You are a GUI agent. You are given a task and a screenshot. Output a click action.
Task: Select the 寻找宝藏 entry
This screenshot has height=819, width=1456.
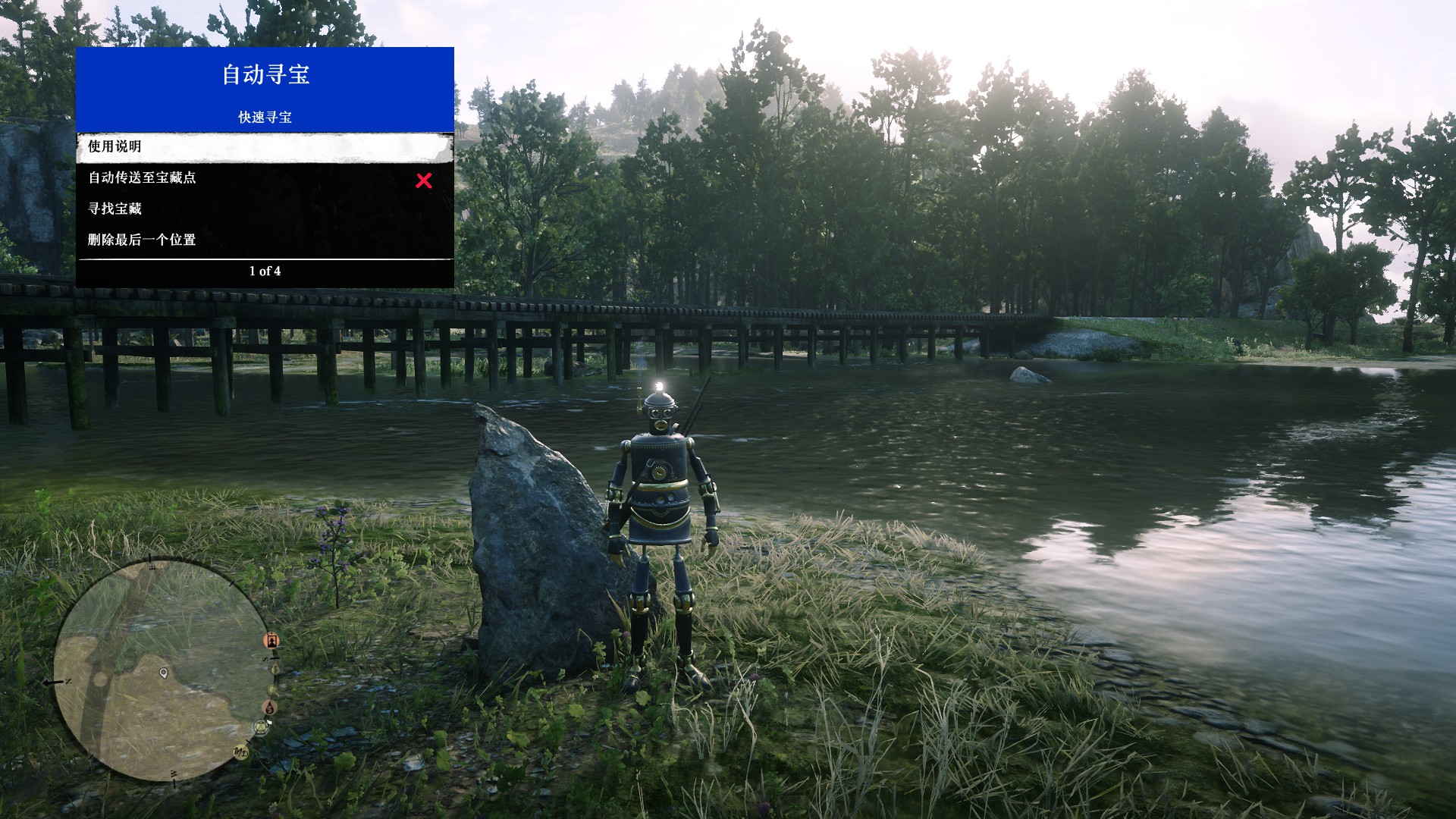[x=265, y=209]
